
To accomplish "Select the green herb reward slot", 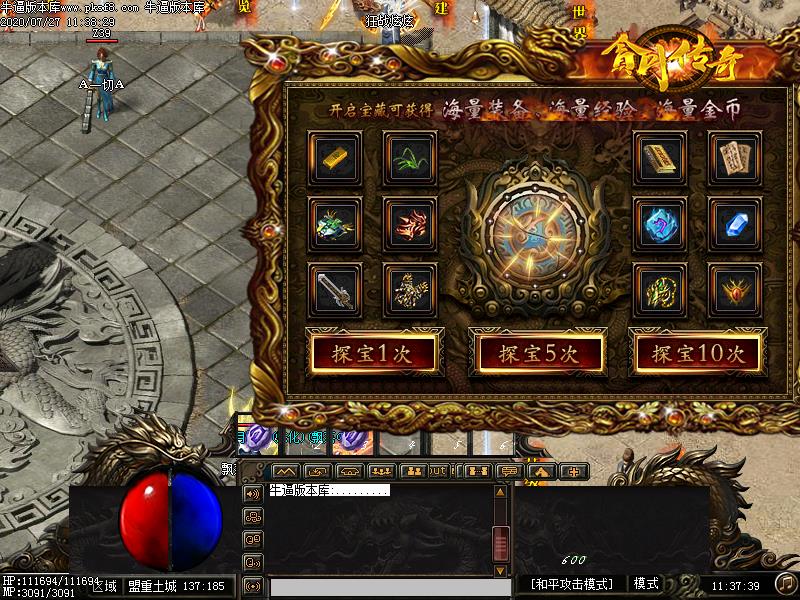I will click(409, 156).
